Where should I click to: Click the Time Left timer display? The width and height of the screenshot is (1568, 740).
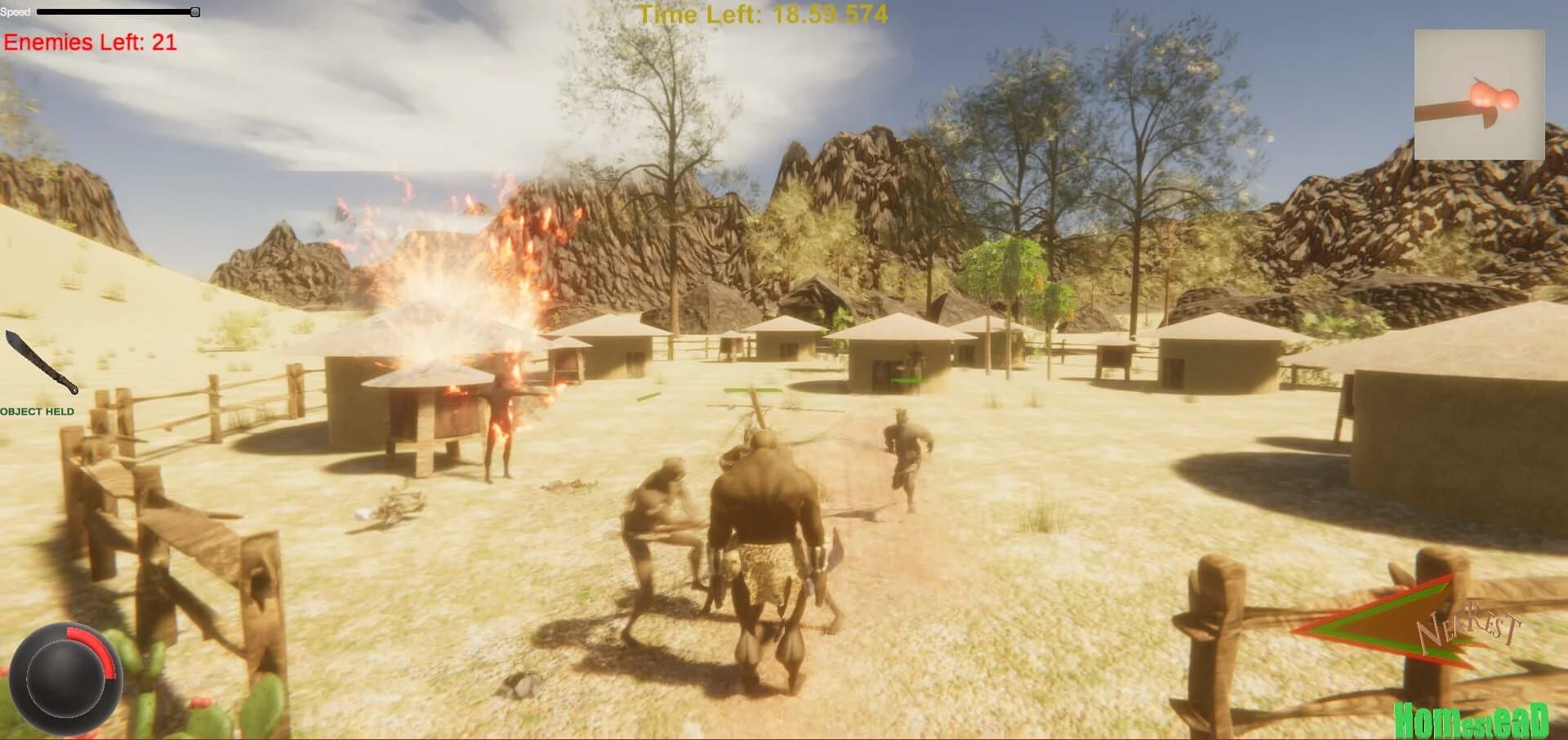click(x=764, y=14)
